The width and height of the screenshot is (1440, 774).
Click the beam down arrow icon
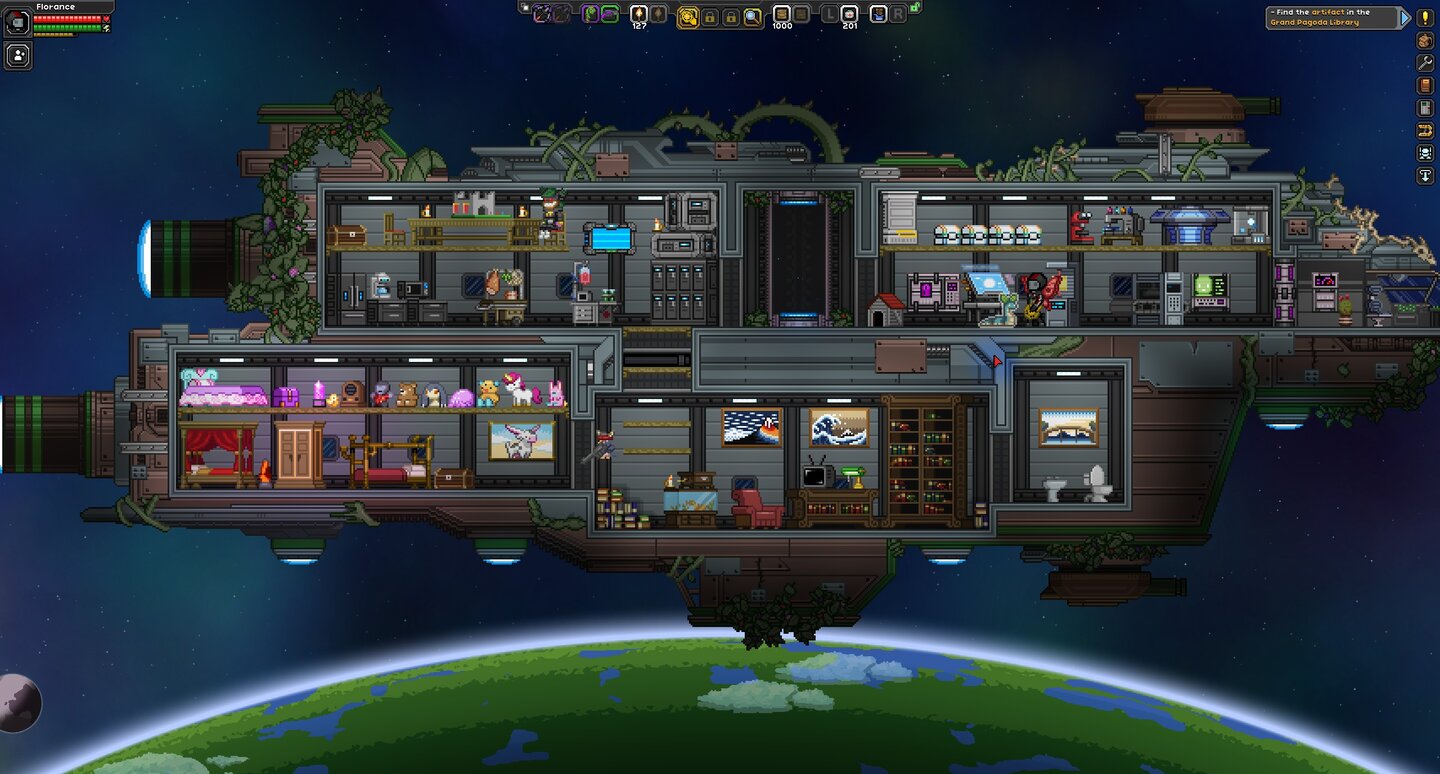[1425, 176]
